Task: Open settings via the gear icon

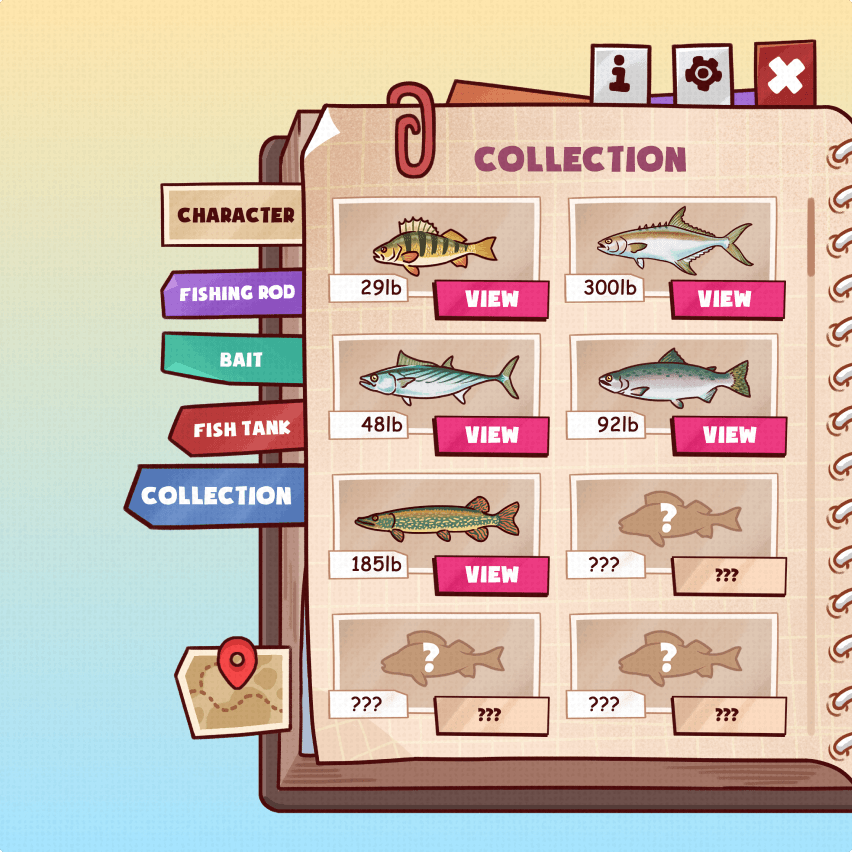Action: (702, 74)
